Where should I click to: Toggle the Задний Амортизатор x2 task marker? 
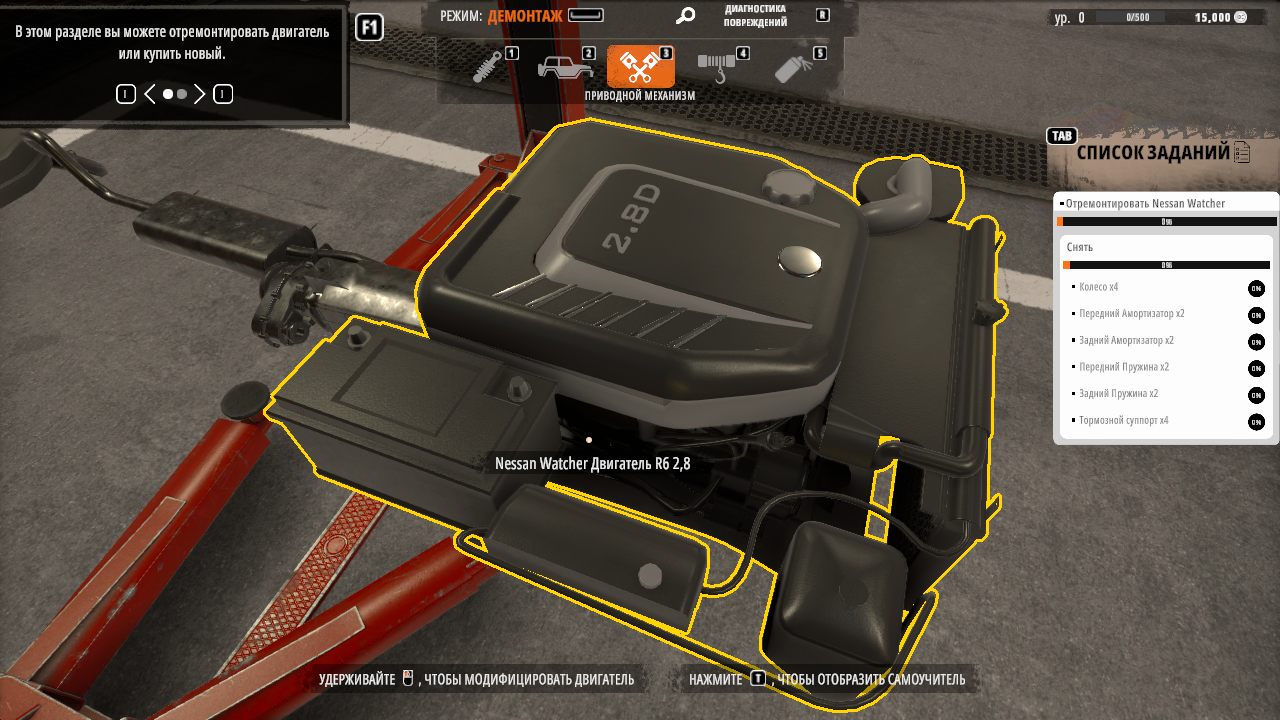coord(1256,342)
